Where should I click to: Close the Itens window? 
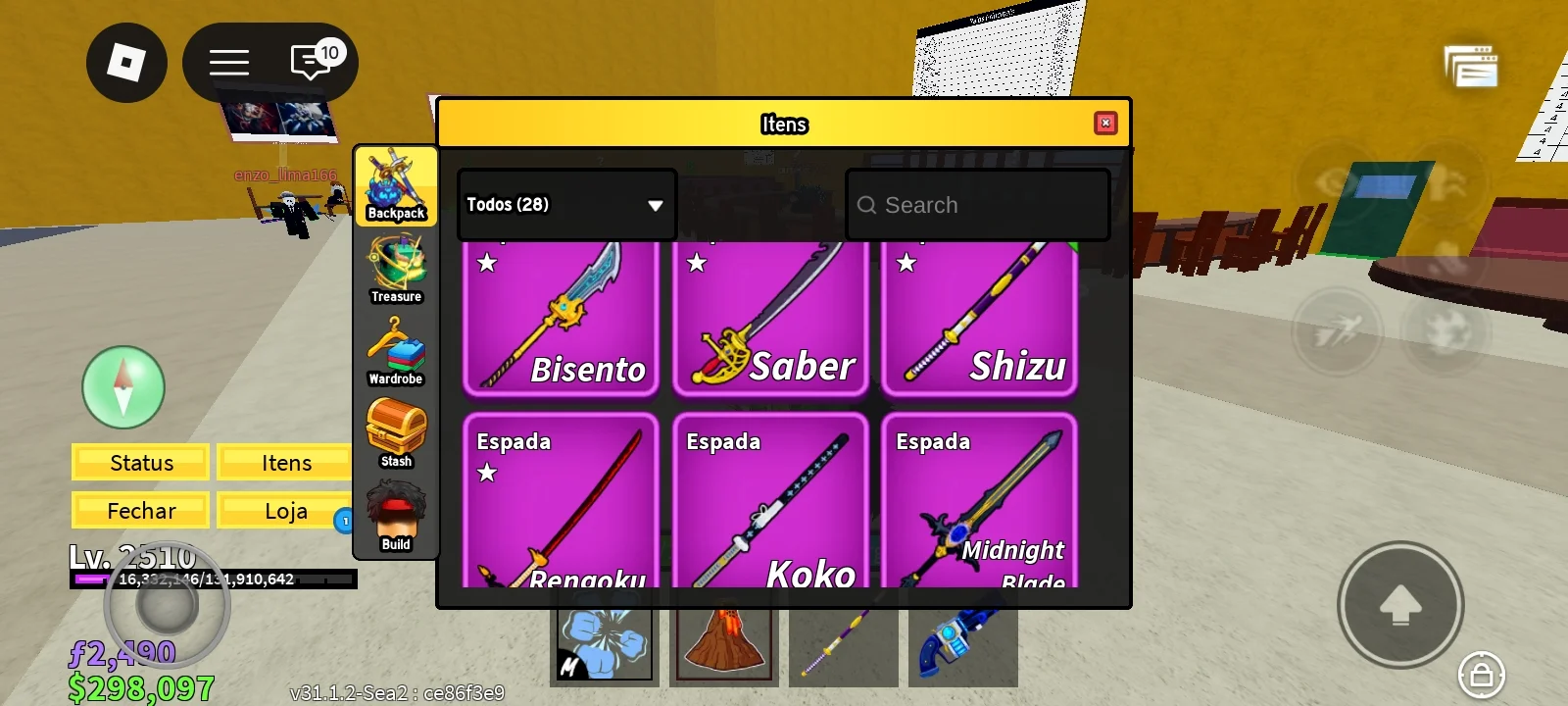[x=1105, y=123]
